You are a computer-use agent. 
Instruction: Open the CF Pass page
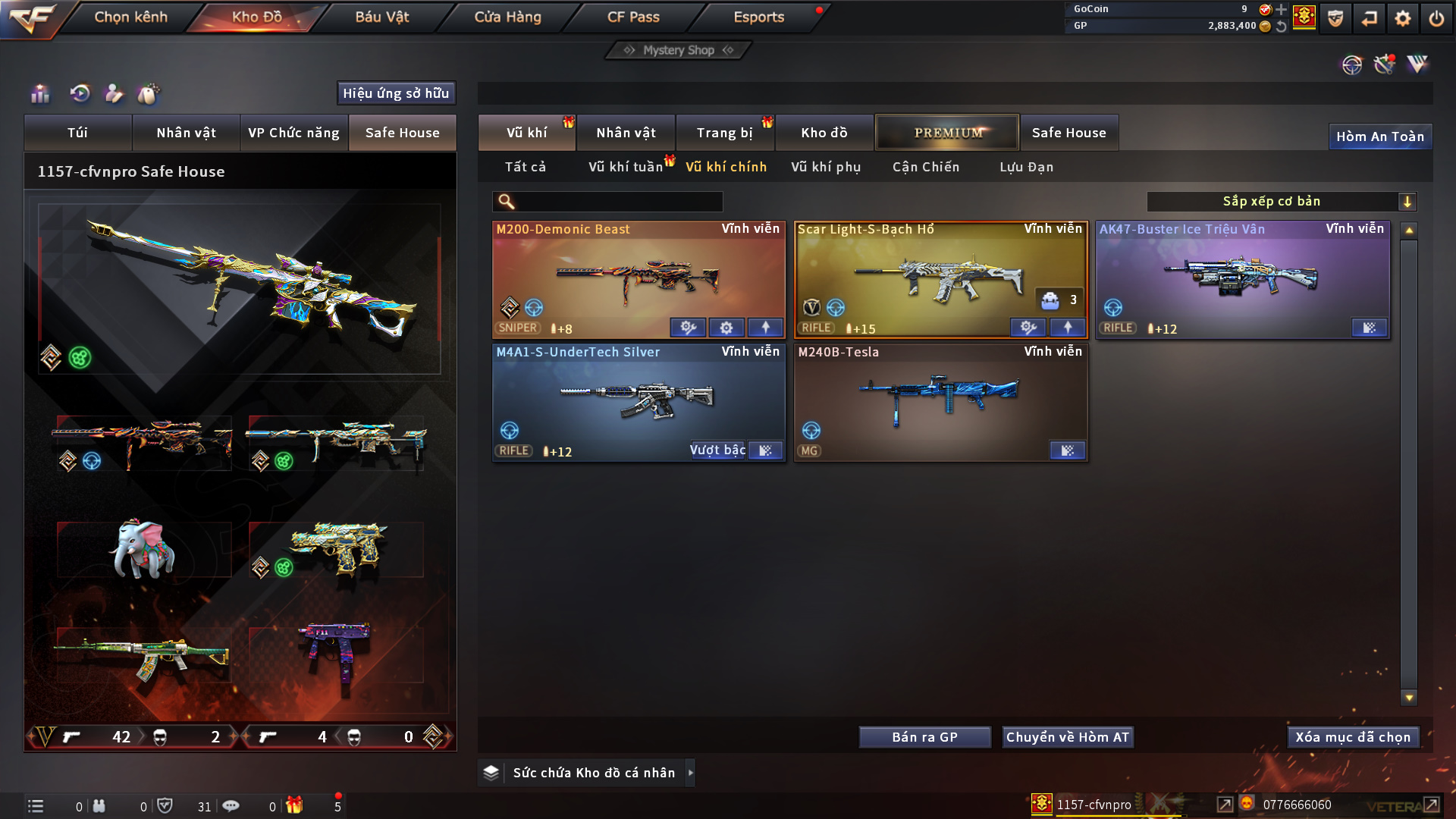[633, 17]
